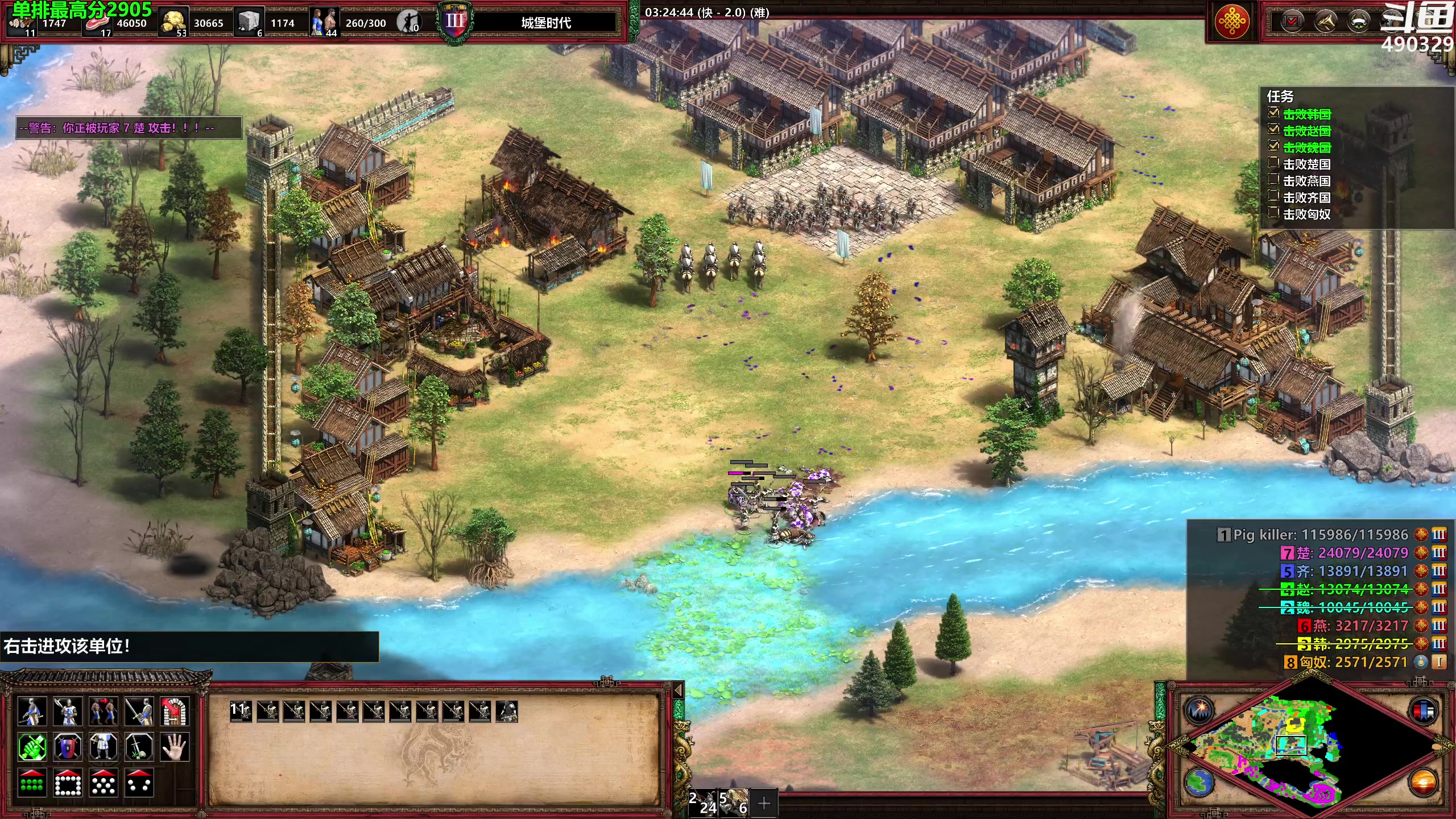Open the objectives checkmark button in top bar
Screen dimensions: 1456x819
pos(1292,22)
